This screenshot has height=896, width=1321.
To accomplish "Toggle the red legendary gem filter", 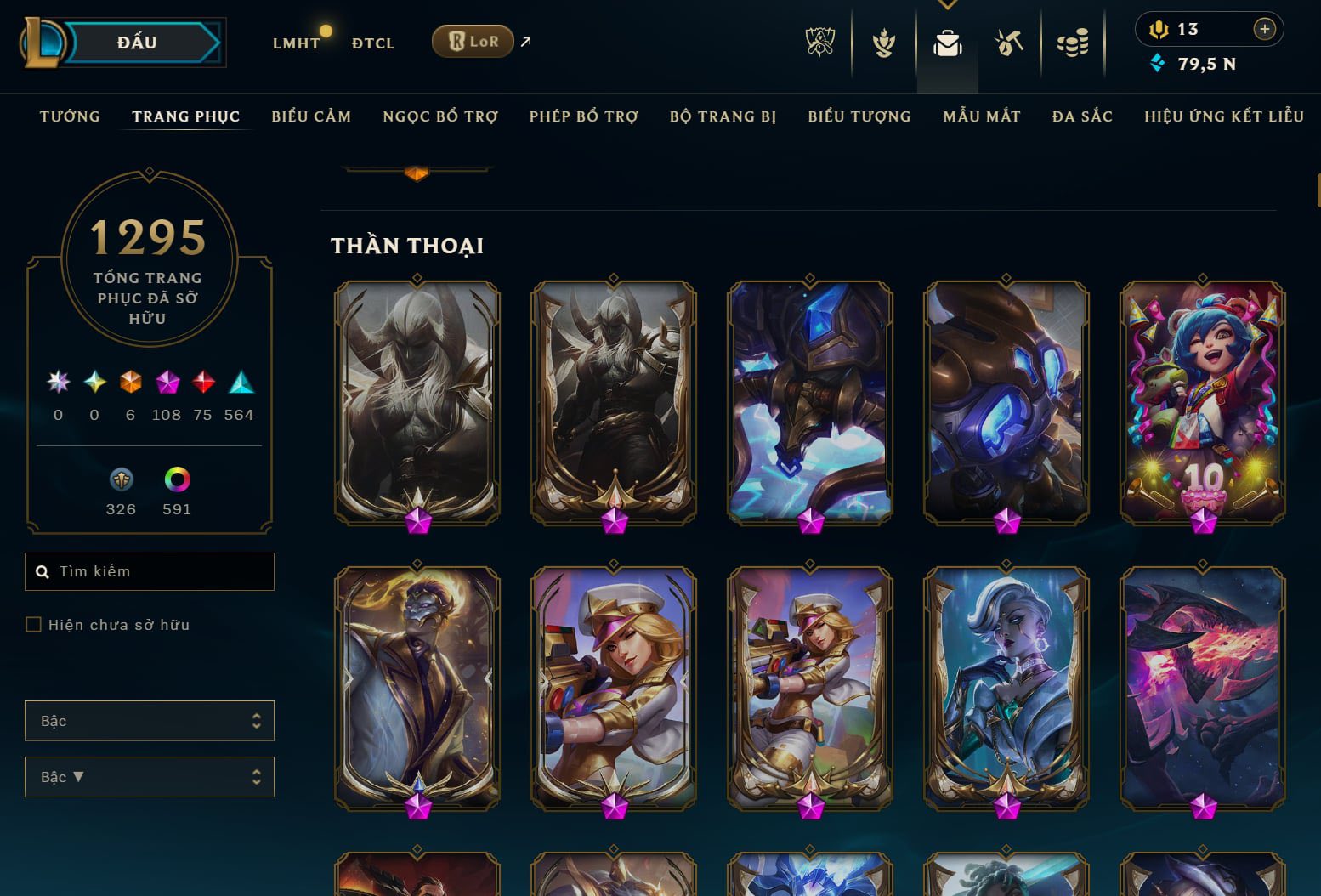I will click(204, 383).
